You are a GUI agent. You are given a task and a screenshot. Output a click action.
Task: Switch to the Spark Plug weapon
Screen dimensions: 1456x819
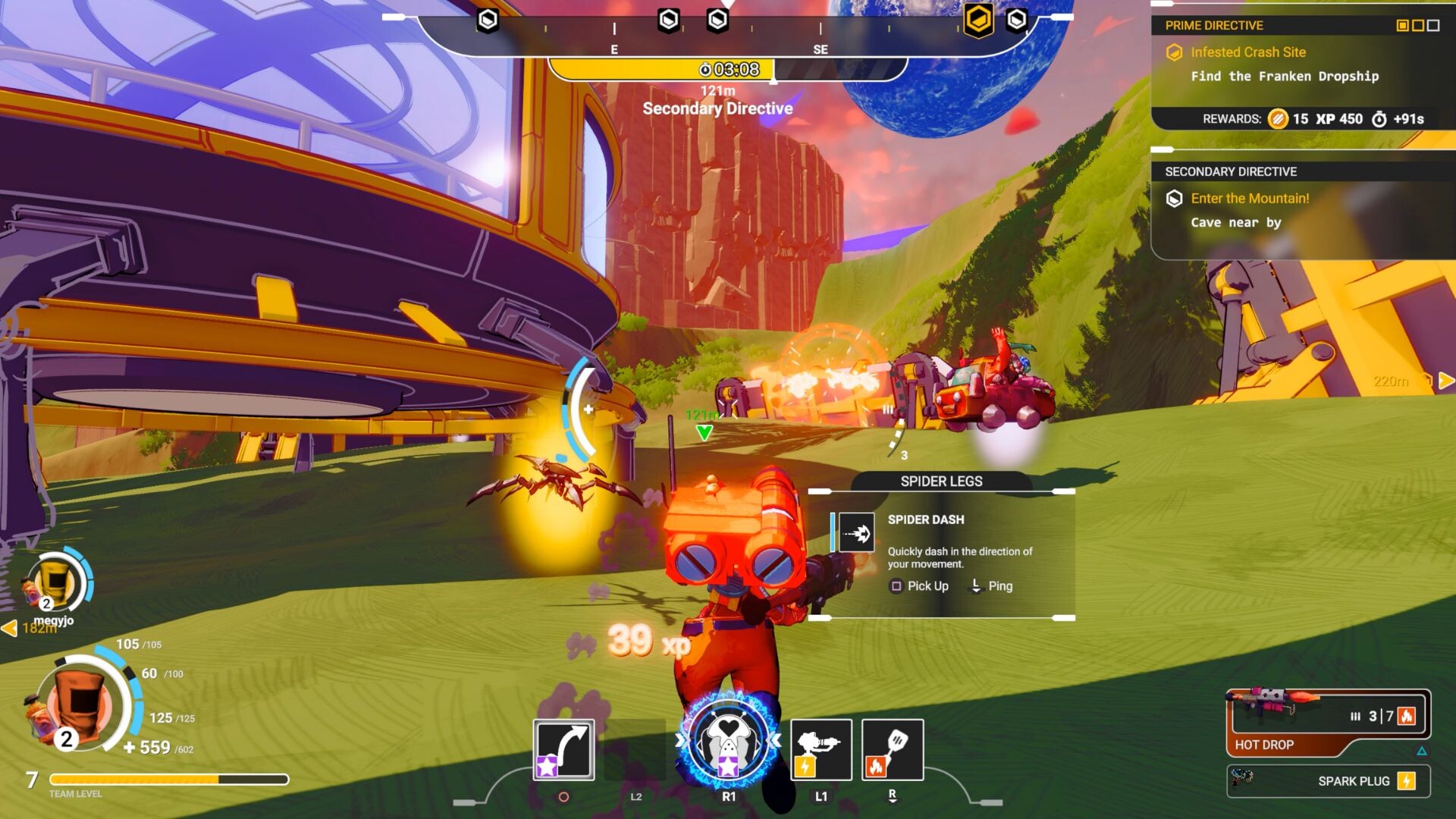click(1329, 781)
